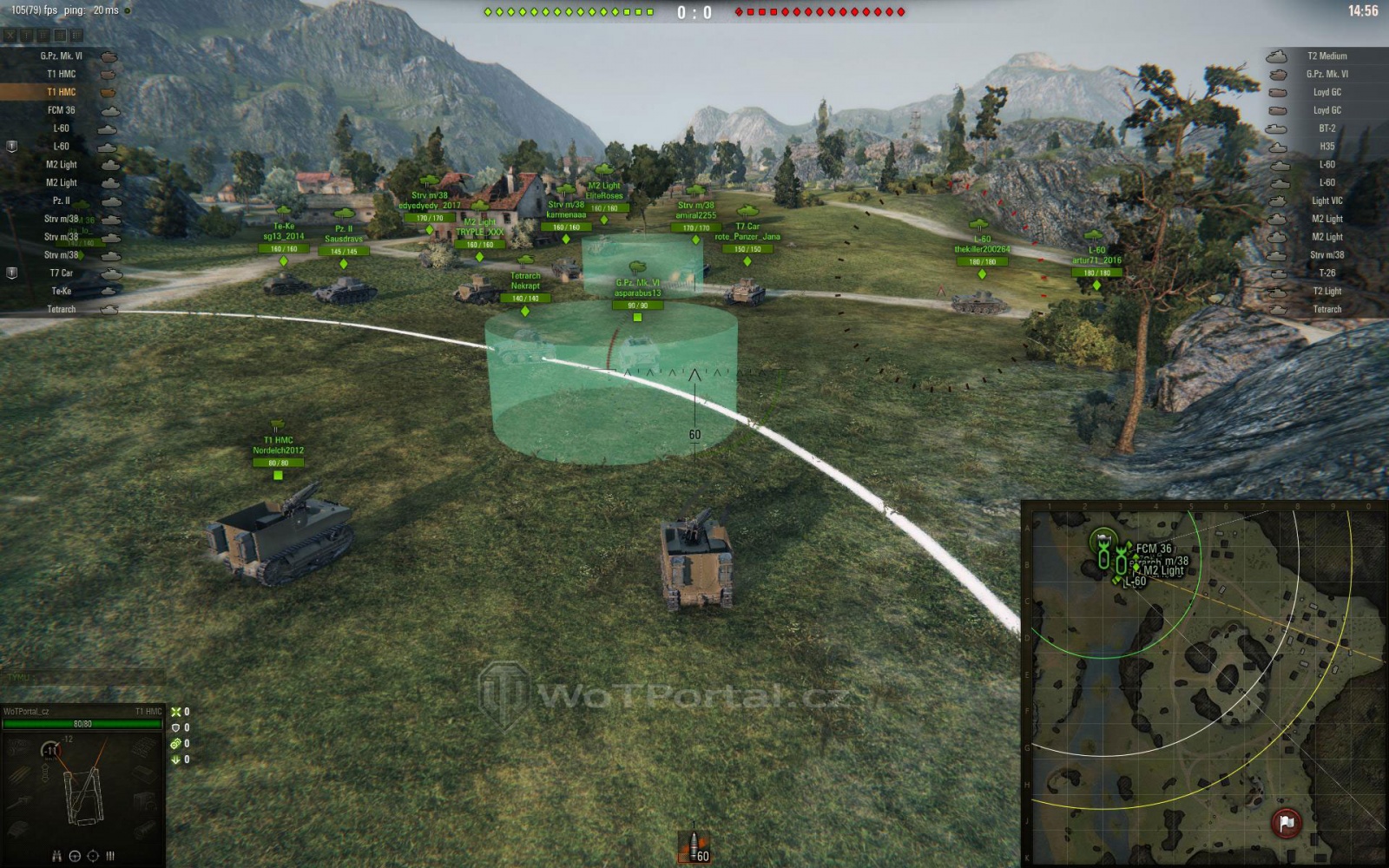
Task: Choose the Pz. II row on the allied list
Action: click(x=61, y=201)
